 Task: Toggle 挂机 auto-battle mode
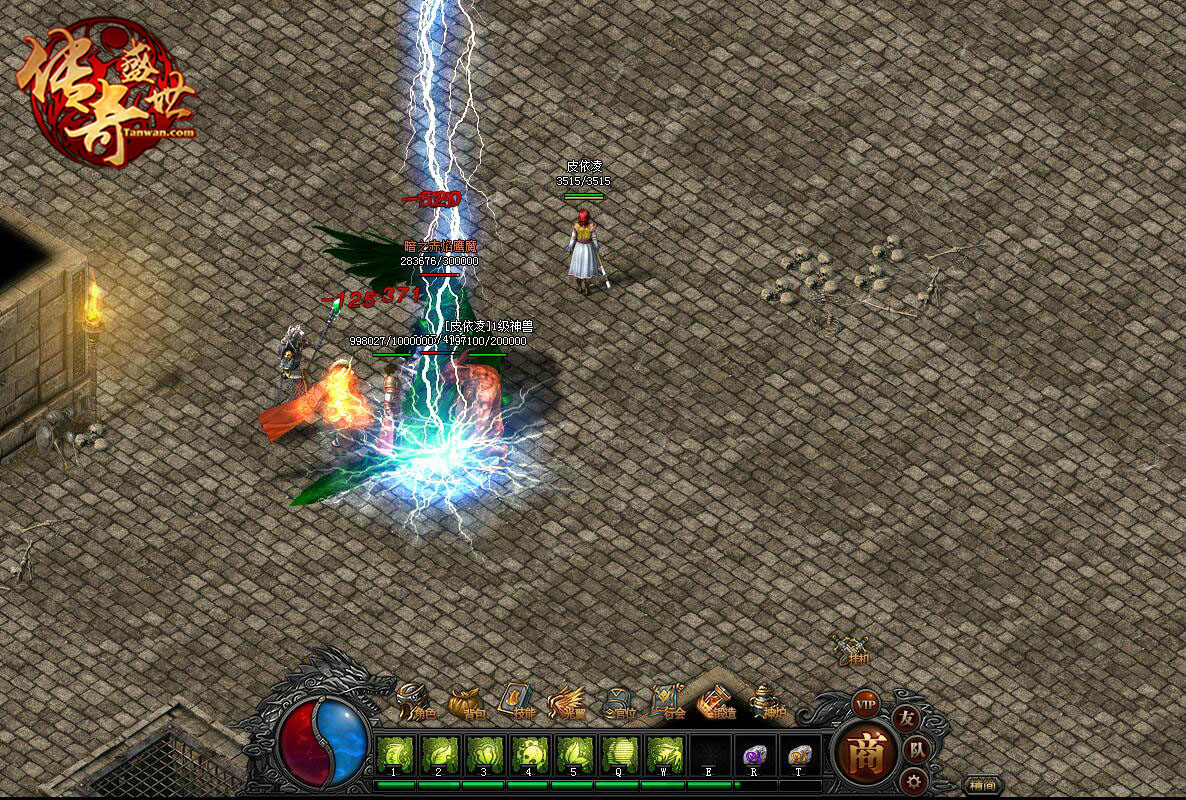tap(852, 650)
